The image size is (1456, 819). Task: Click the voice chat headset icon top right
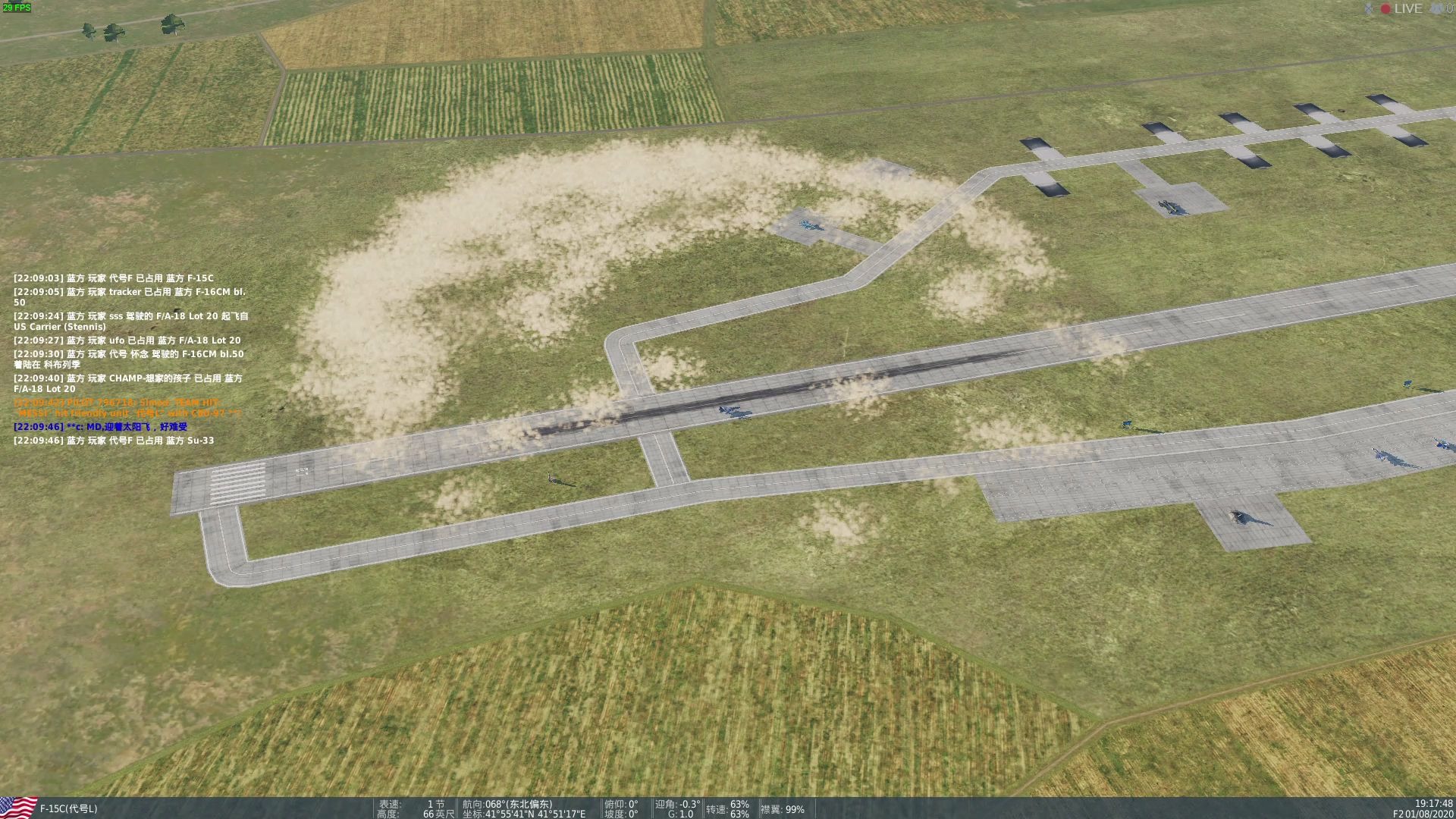pos(1435,8)
